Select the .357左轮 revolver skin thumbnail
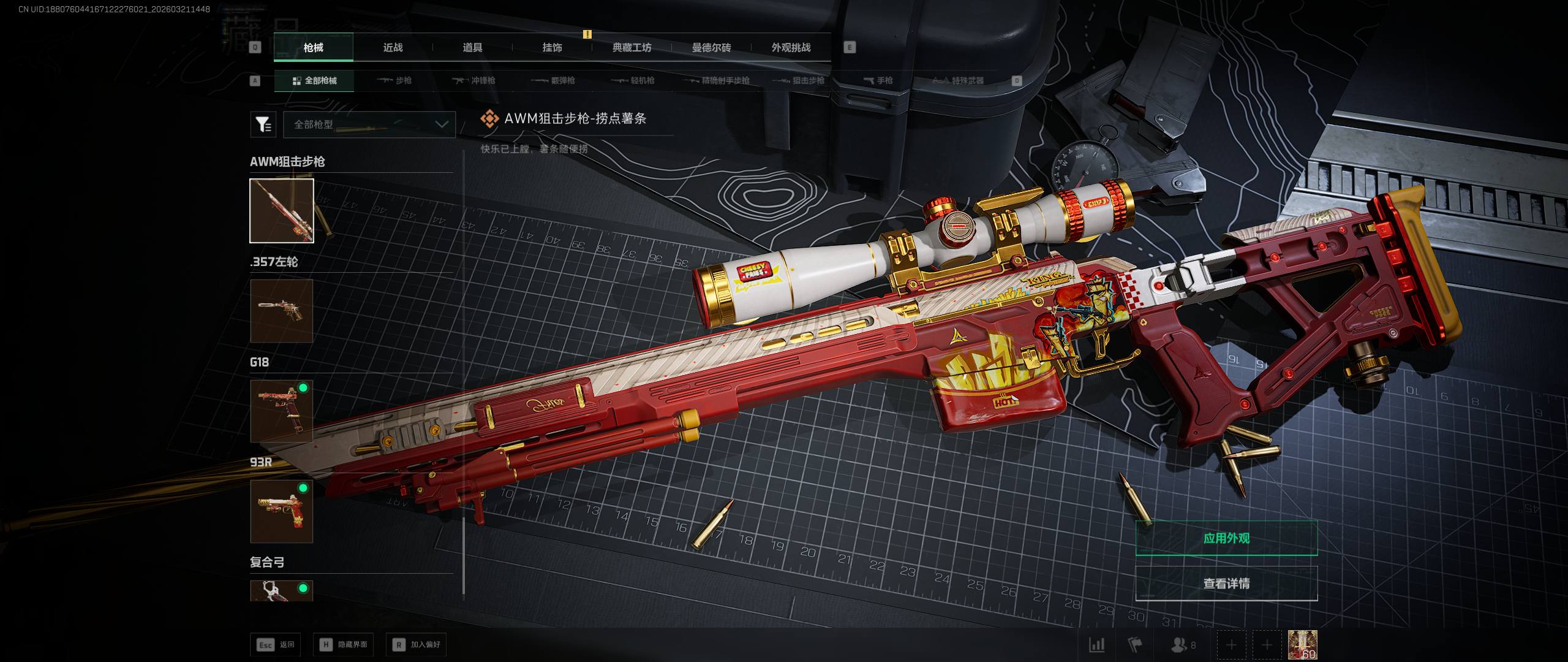 coord(282,311)
